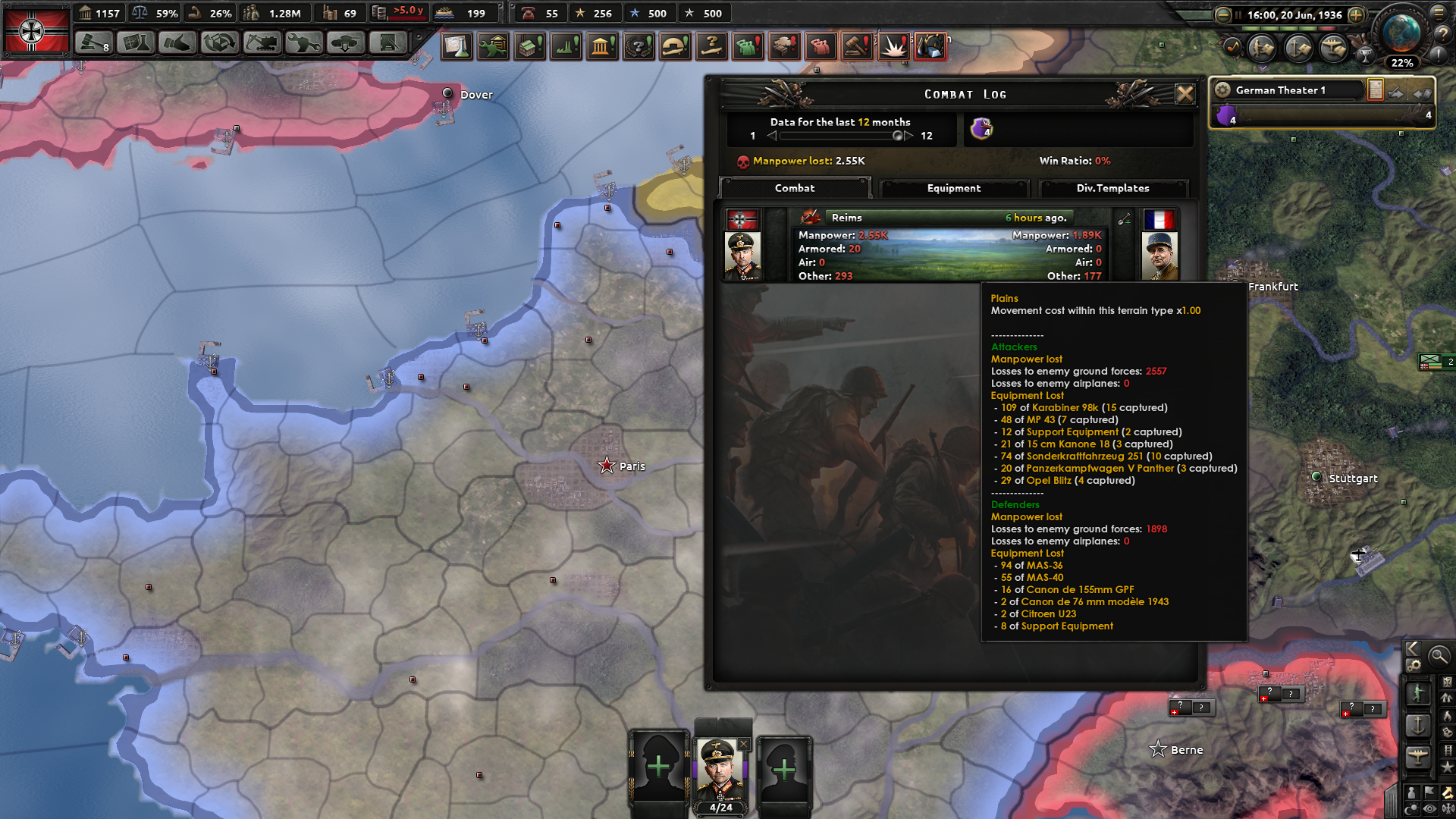Open the naval plans anchor icon
The image size is (1456, 819).
click(x=1297, y=49)
